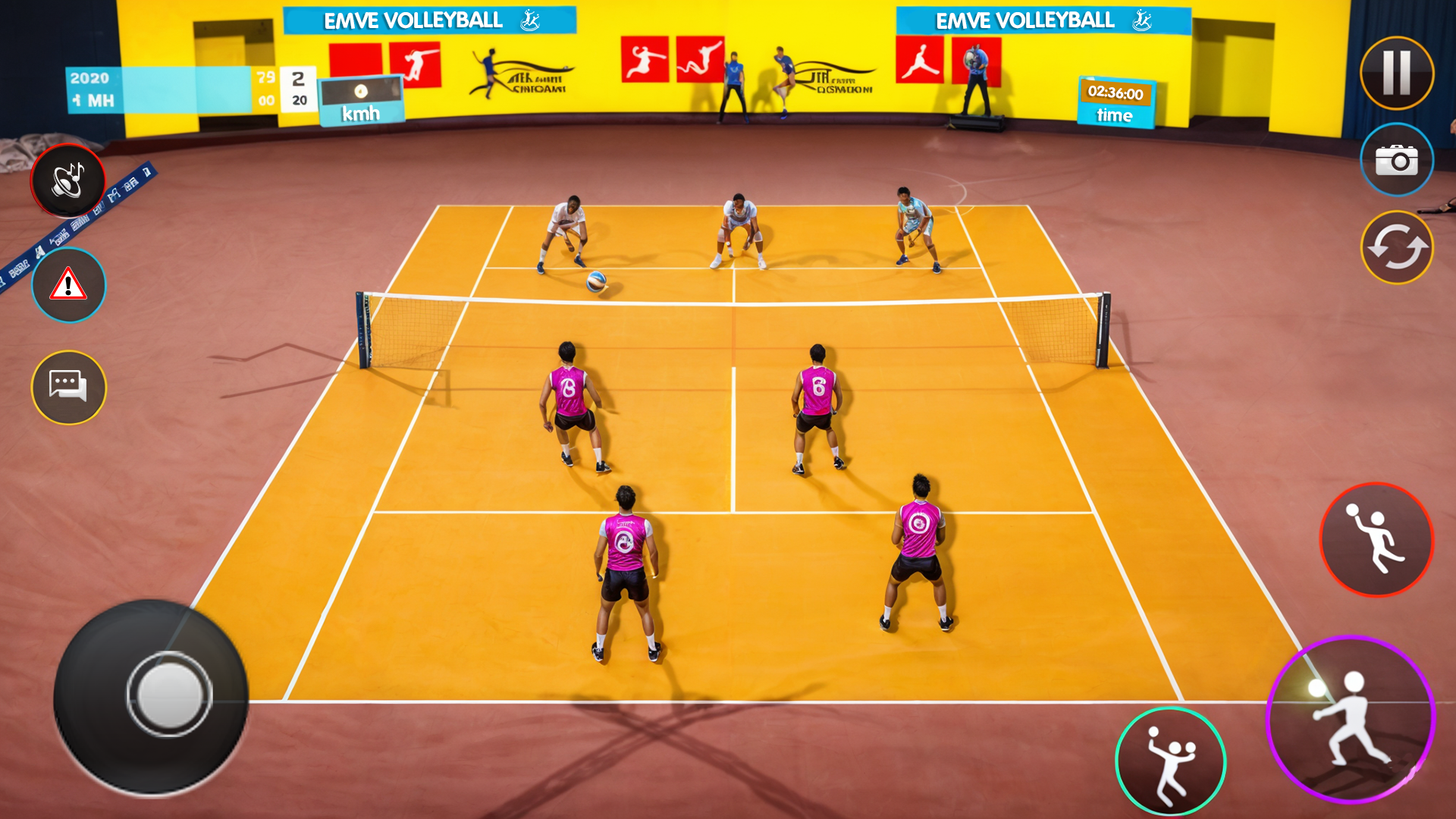Mute the game music via speaker button
1456x819 pixels.
tap(67, 180)
